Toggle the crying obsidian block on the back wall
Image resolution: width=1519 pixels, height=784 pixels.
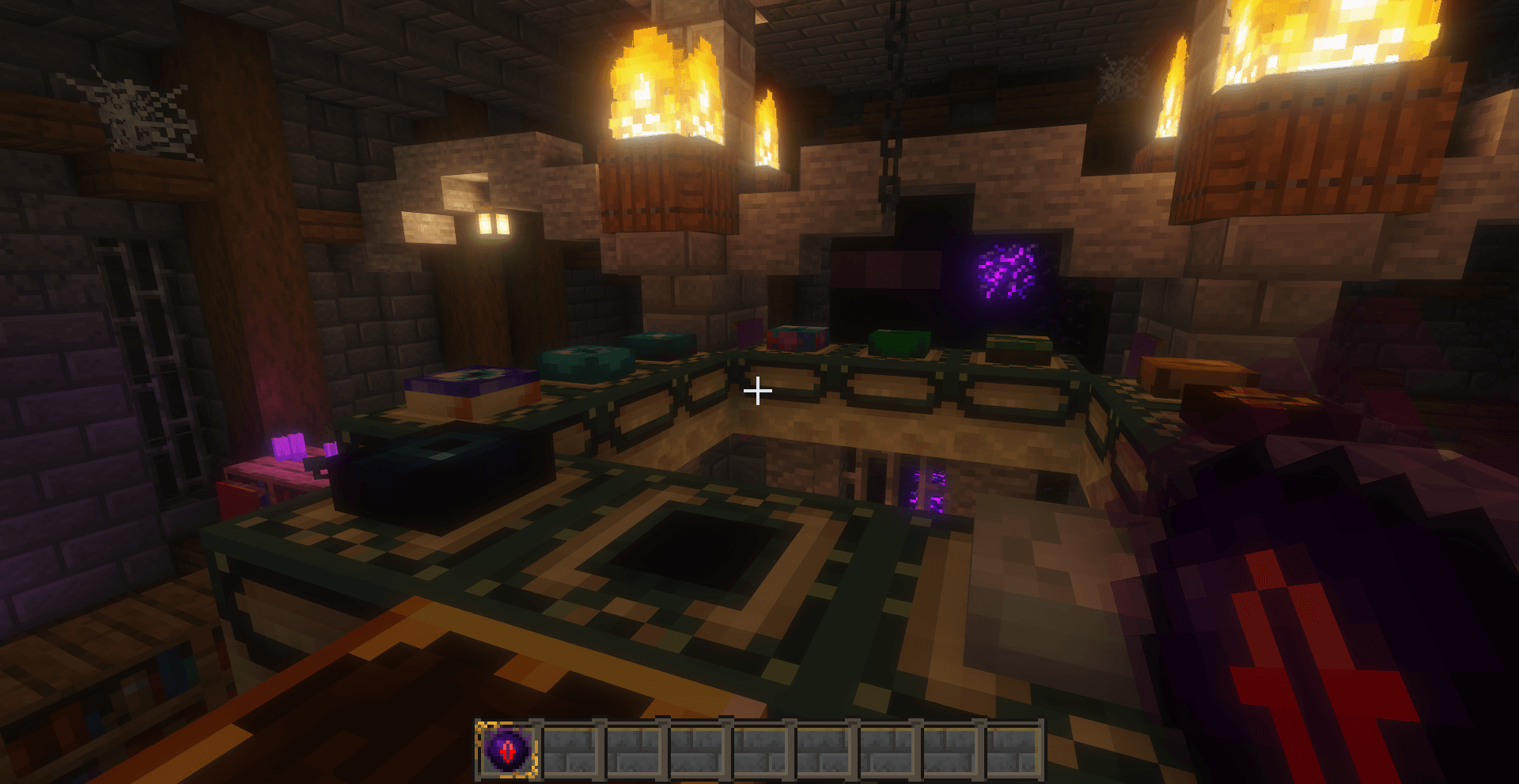click(x=1006, y=273)
